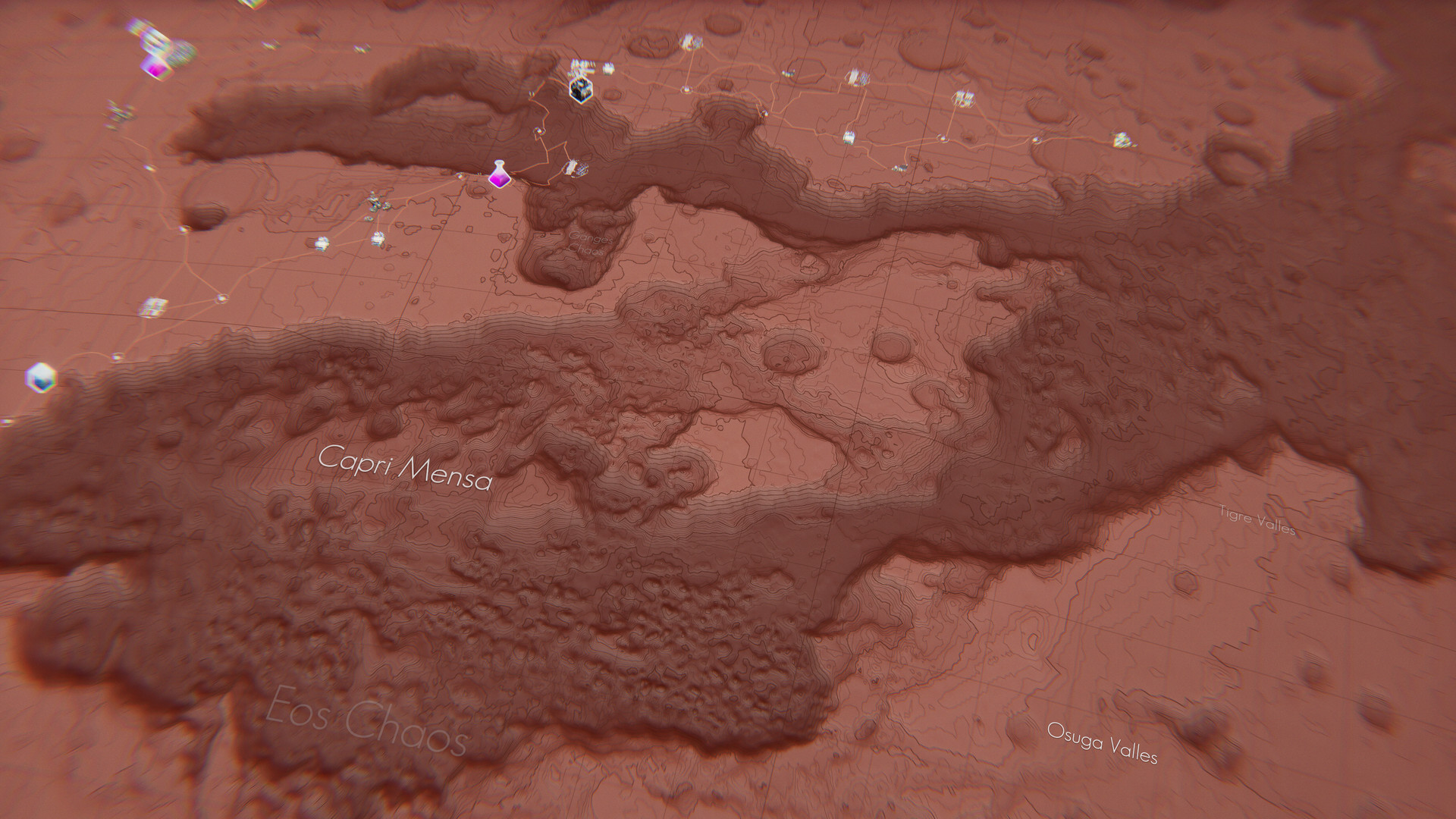The width and height of the screenshot is (1456, 819).
Task: Select the Eos Chaos label
Action: [x=367, y=720]
